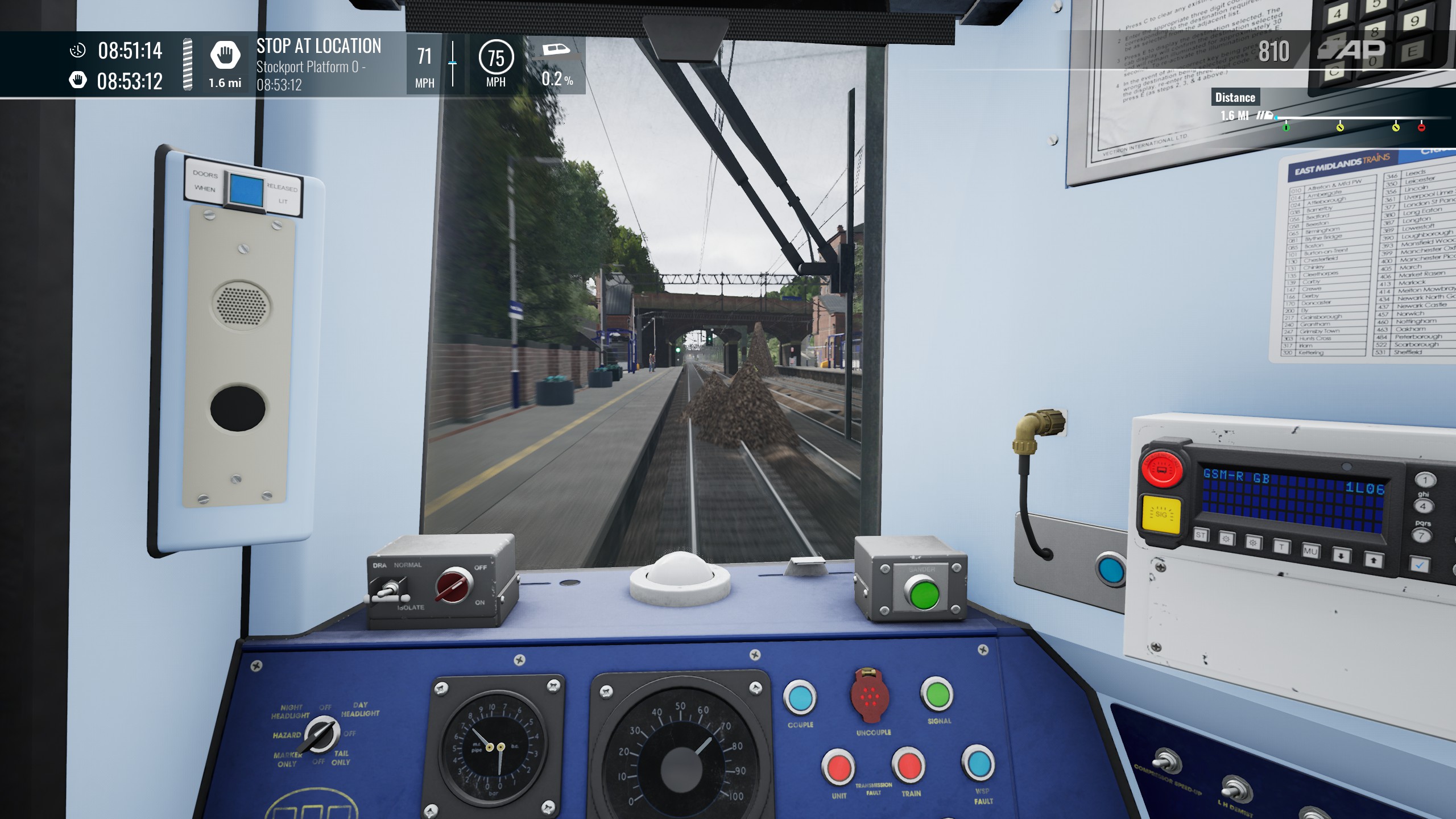The width and height of the screenshot is (1456, 819).
Task: Activate the green Sander button
Action: pos(924,593)
